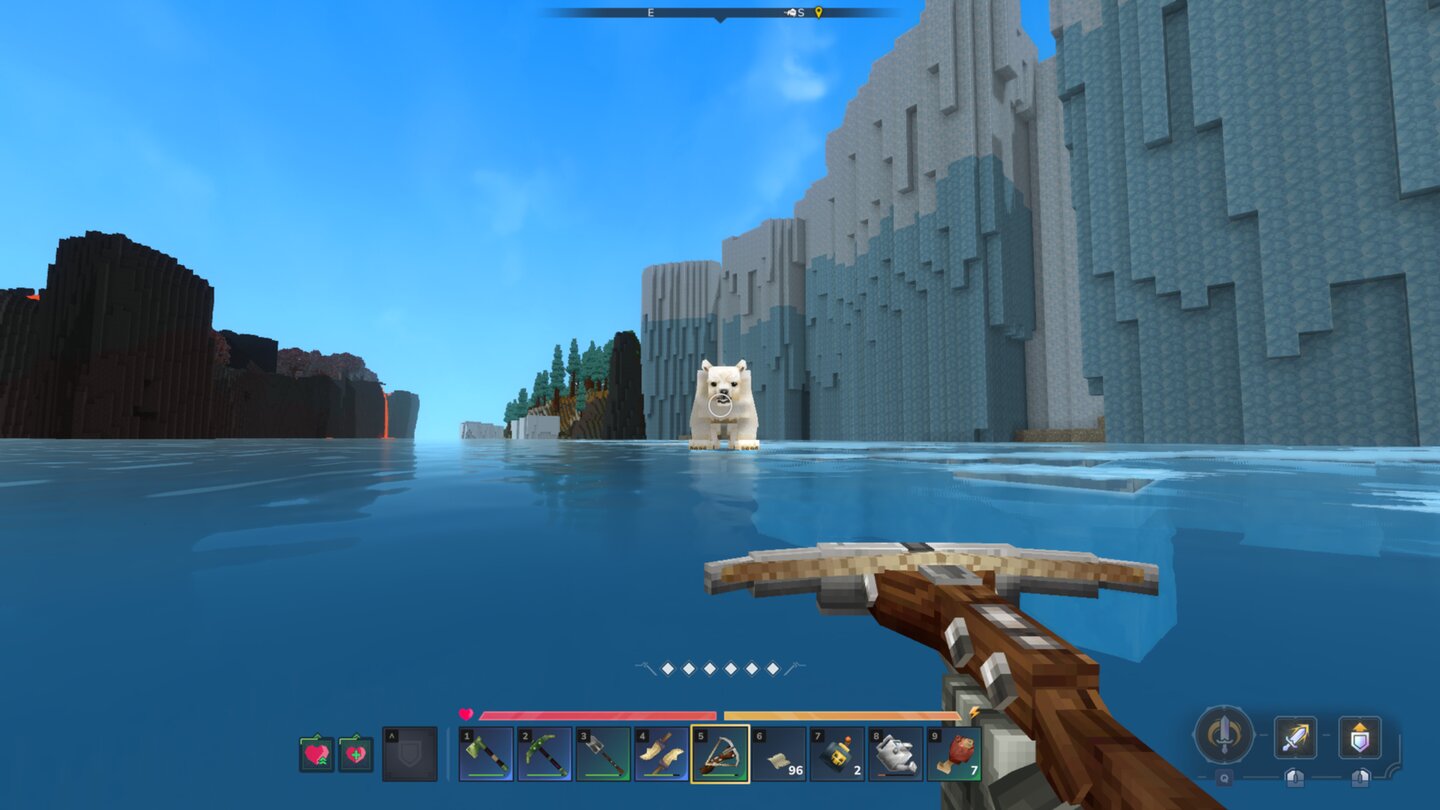
Task: Select the hatchet in hotbar slot 1
Action: 487,754
